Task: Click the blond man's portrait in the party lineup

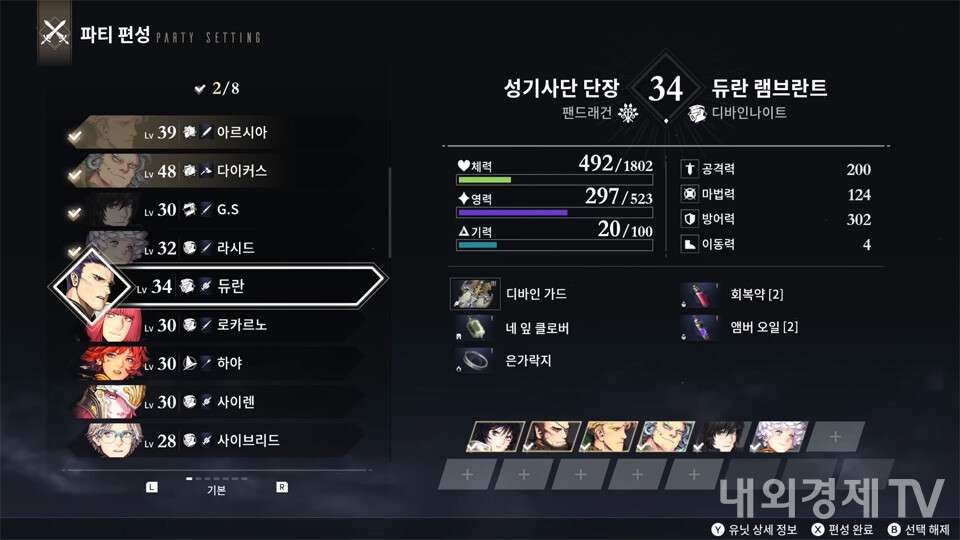Action: [607, 436]
